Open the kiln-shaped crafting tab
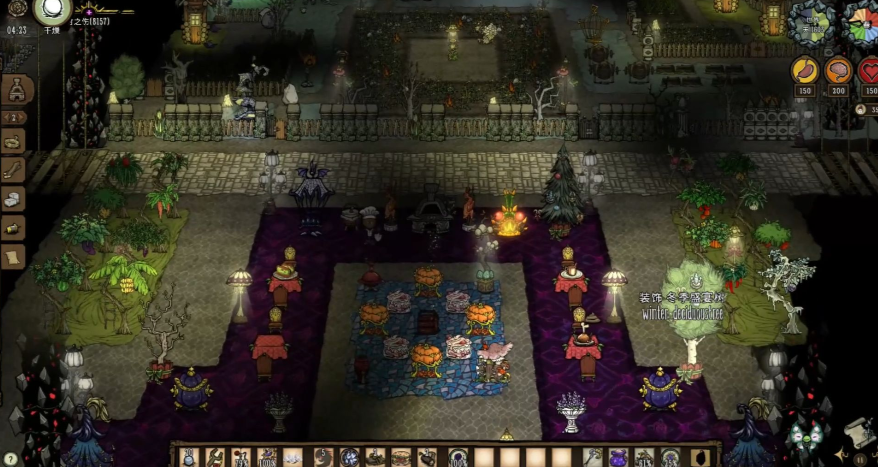 pyautogui.click(x=15, y=90)
